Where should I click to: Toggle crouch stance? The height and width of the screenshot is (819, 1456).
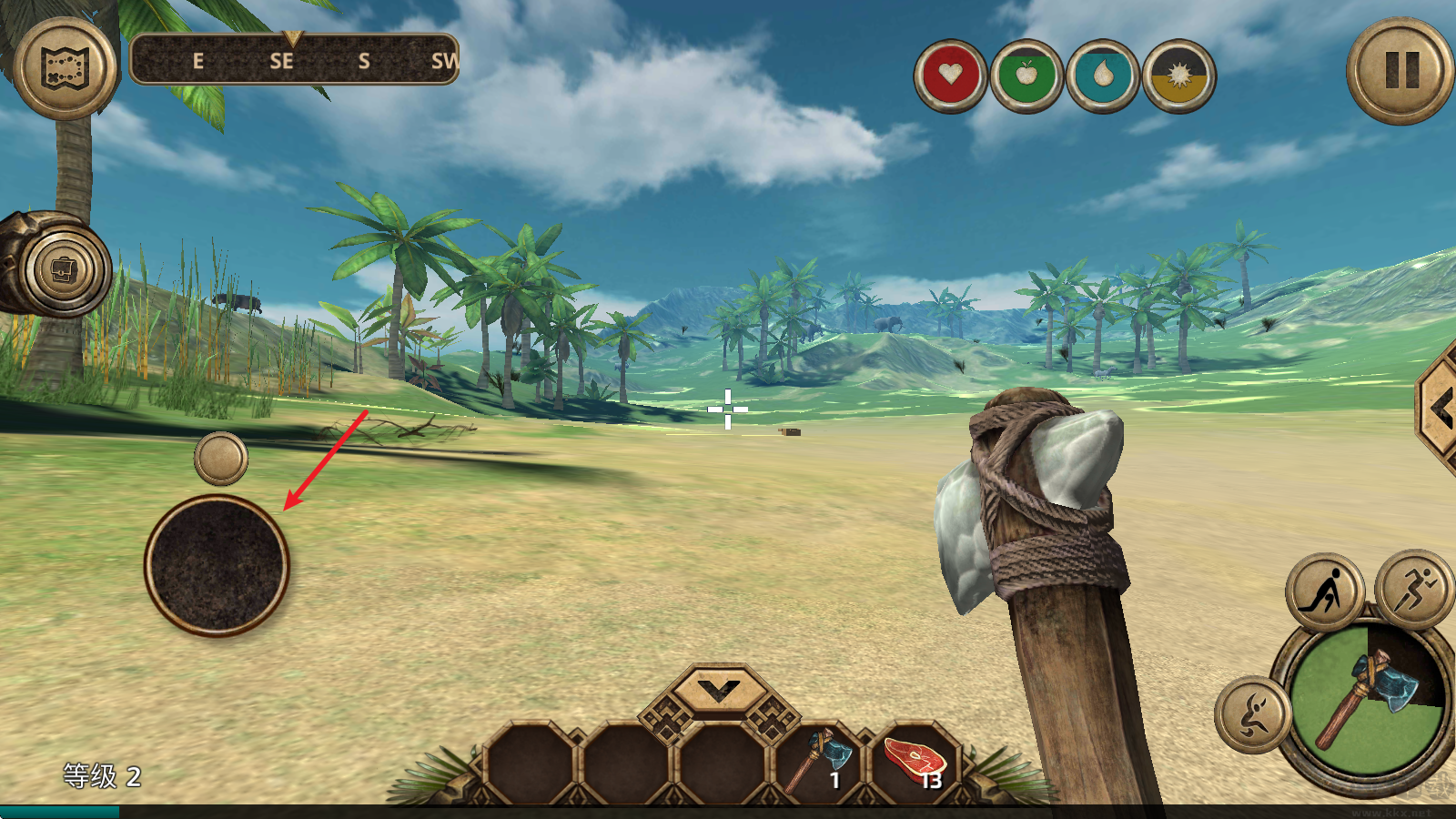click(1325, 591)
